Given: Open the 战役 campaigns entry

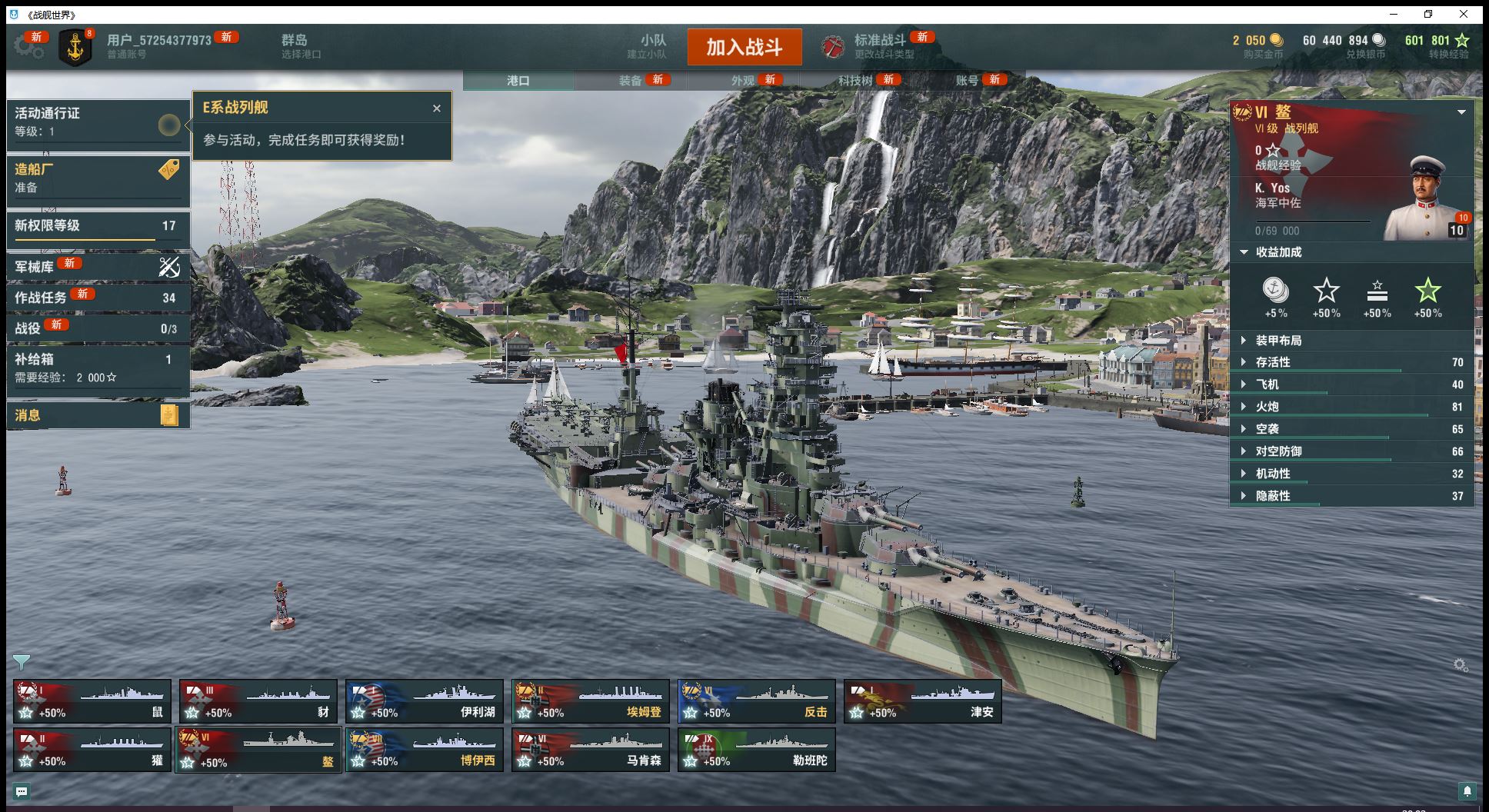Looking at the screenshot, I should tap(98, 328).
